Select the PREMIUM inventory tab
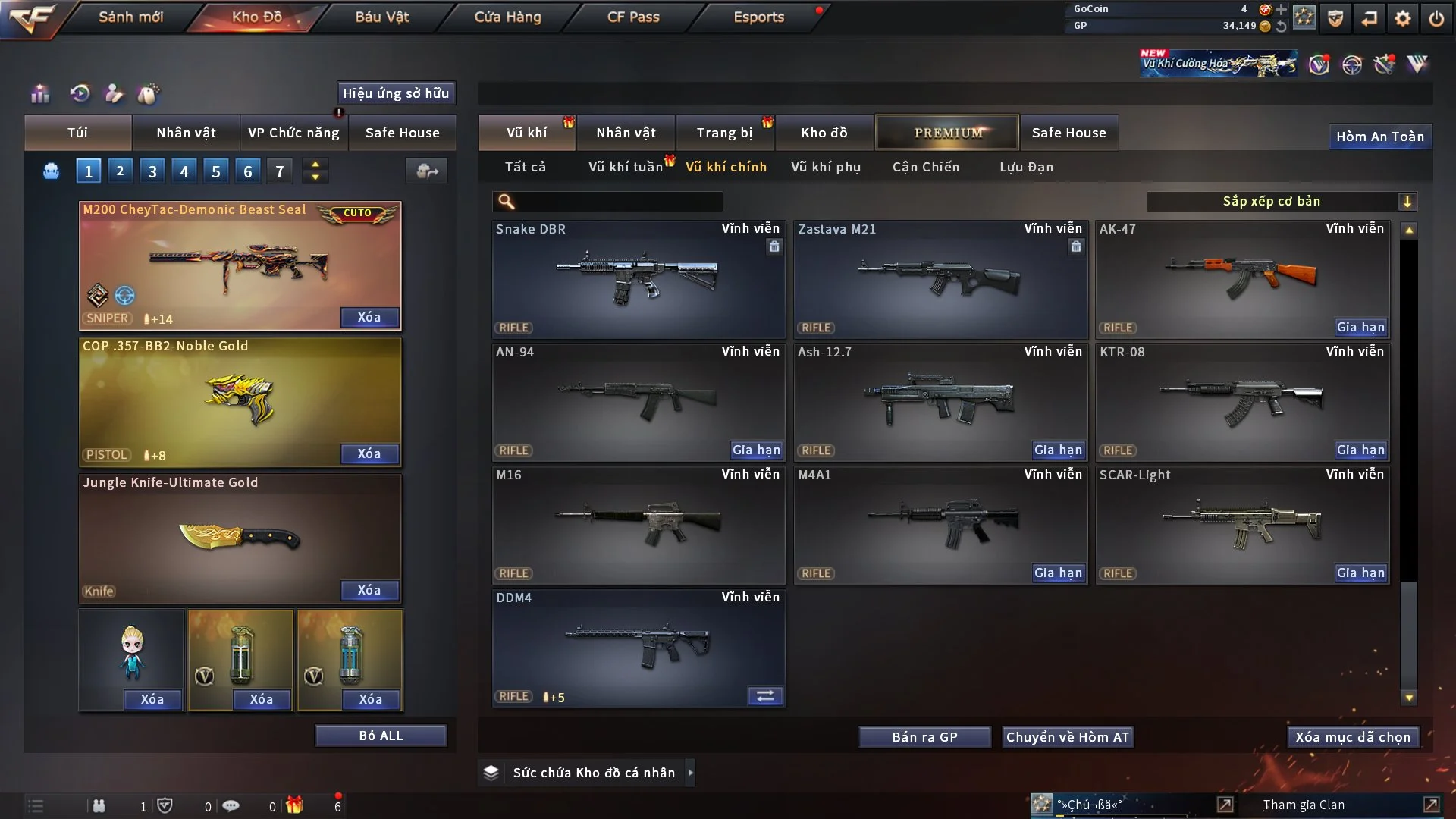1456x819 pixels. pyautogui.click(x=947, y=133)
